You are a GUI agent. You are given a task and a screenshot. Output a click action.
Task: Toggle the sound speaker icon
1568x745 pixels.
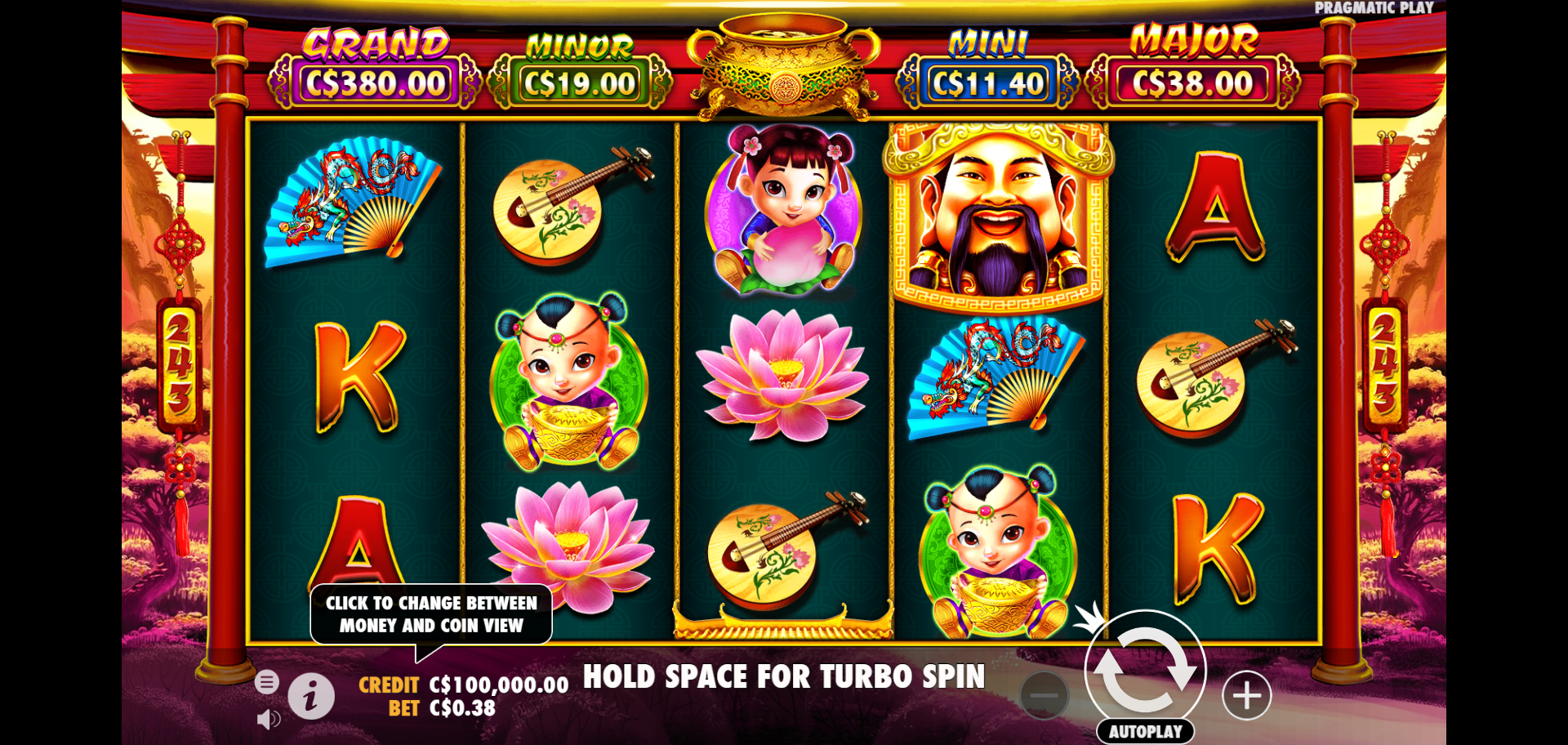(x=268, y=719)
